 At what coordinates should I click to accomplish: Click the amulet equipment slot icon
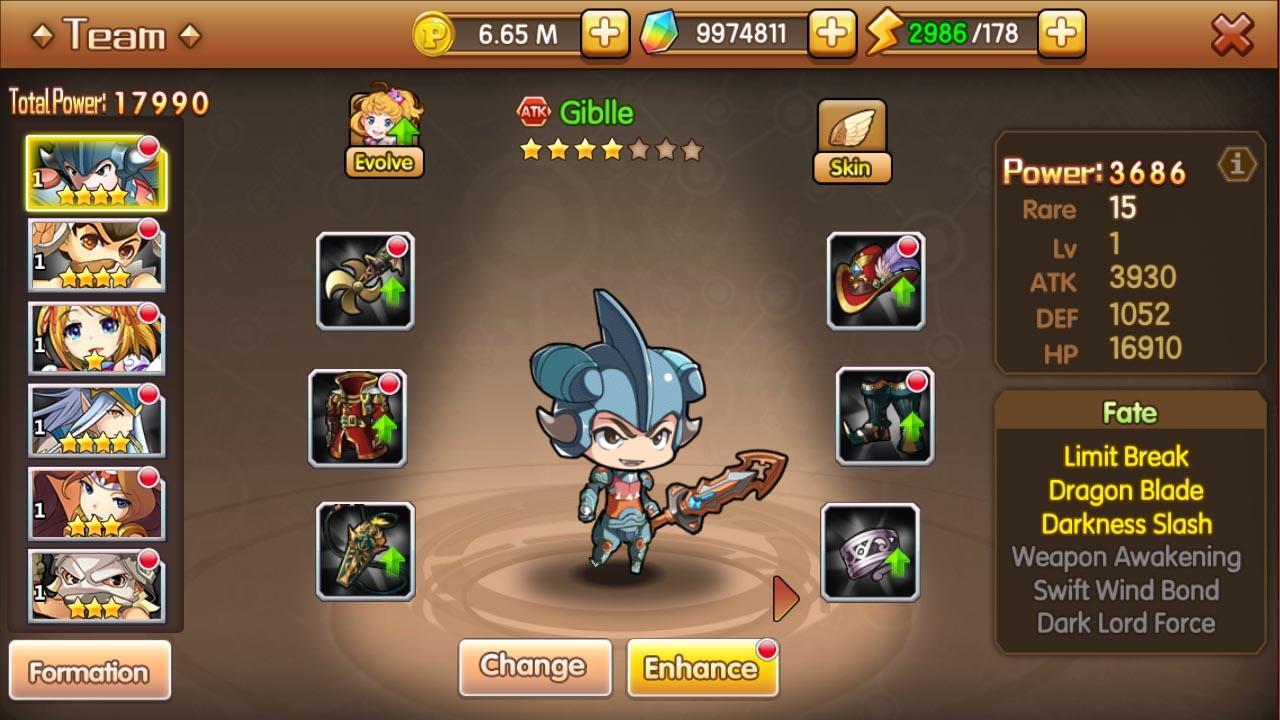point(364,554)
